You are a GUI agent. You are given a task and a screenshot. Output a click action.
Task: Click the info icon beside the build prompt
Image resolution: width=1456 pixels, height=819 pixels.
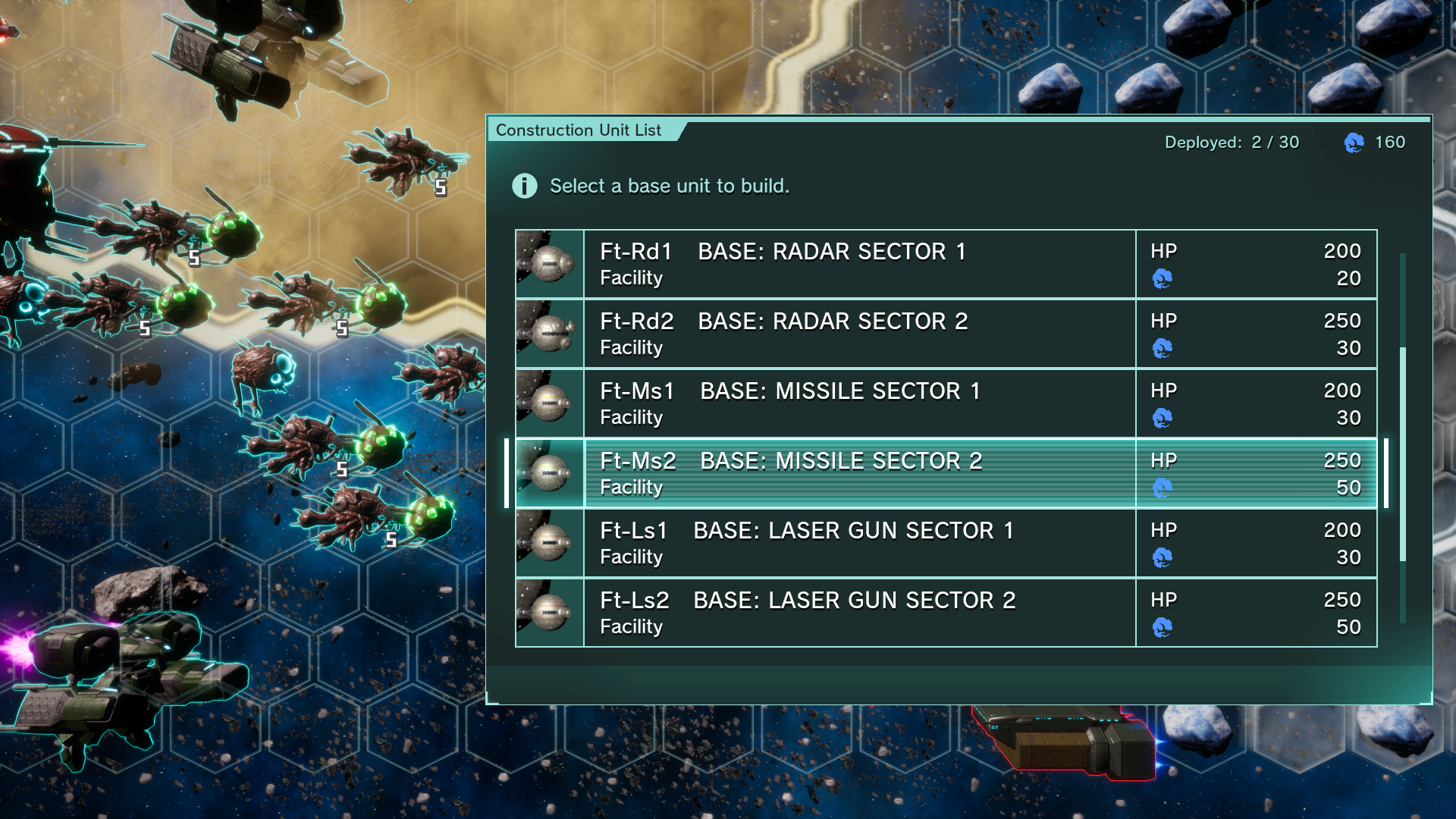point(524,186)
